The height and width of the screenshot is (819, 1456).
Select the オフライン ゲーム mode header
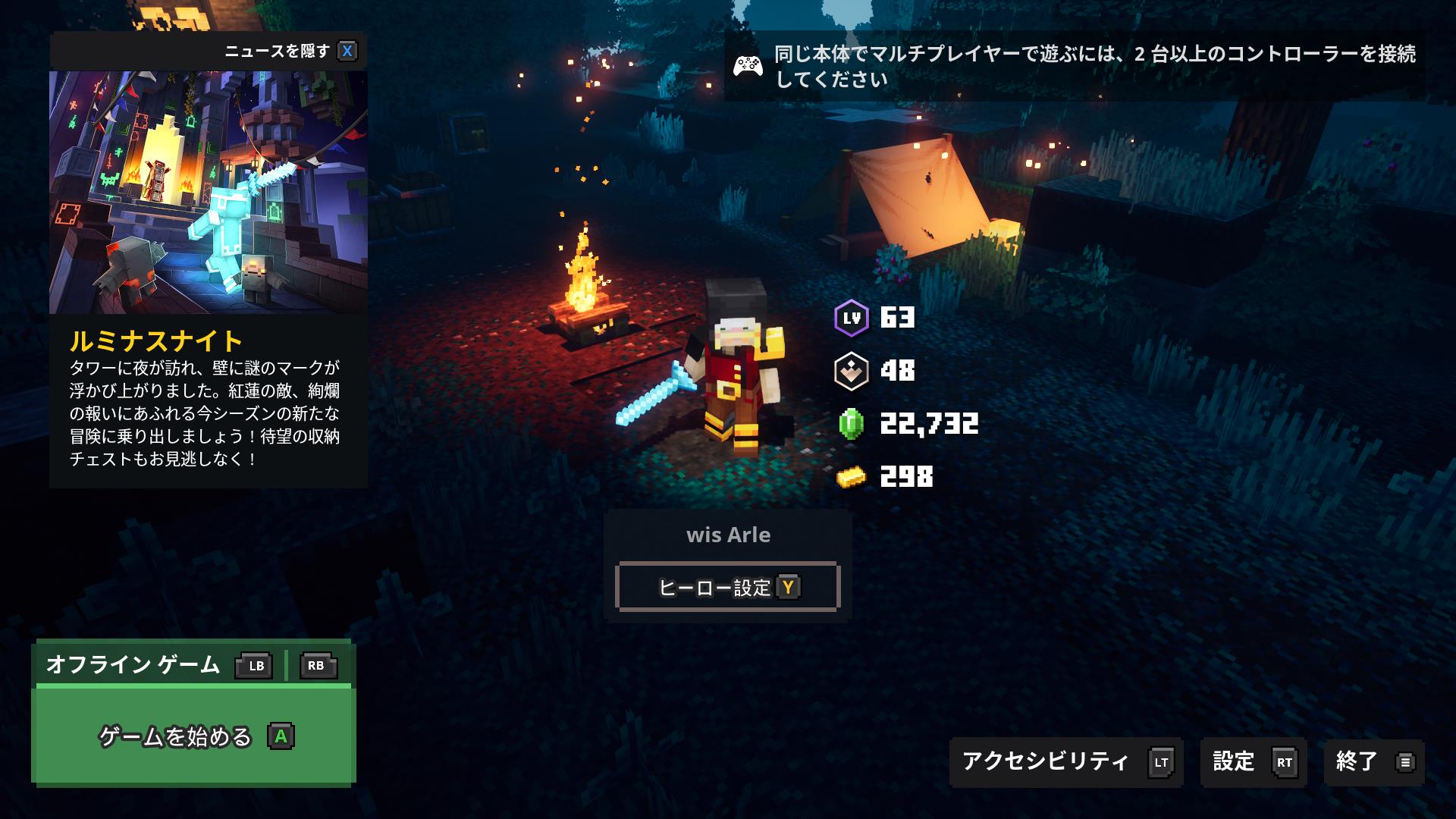[x=133, y=667]
